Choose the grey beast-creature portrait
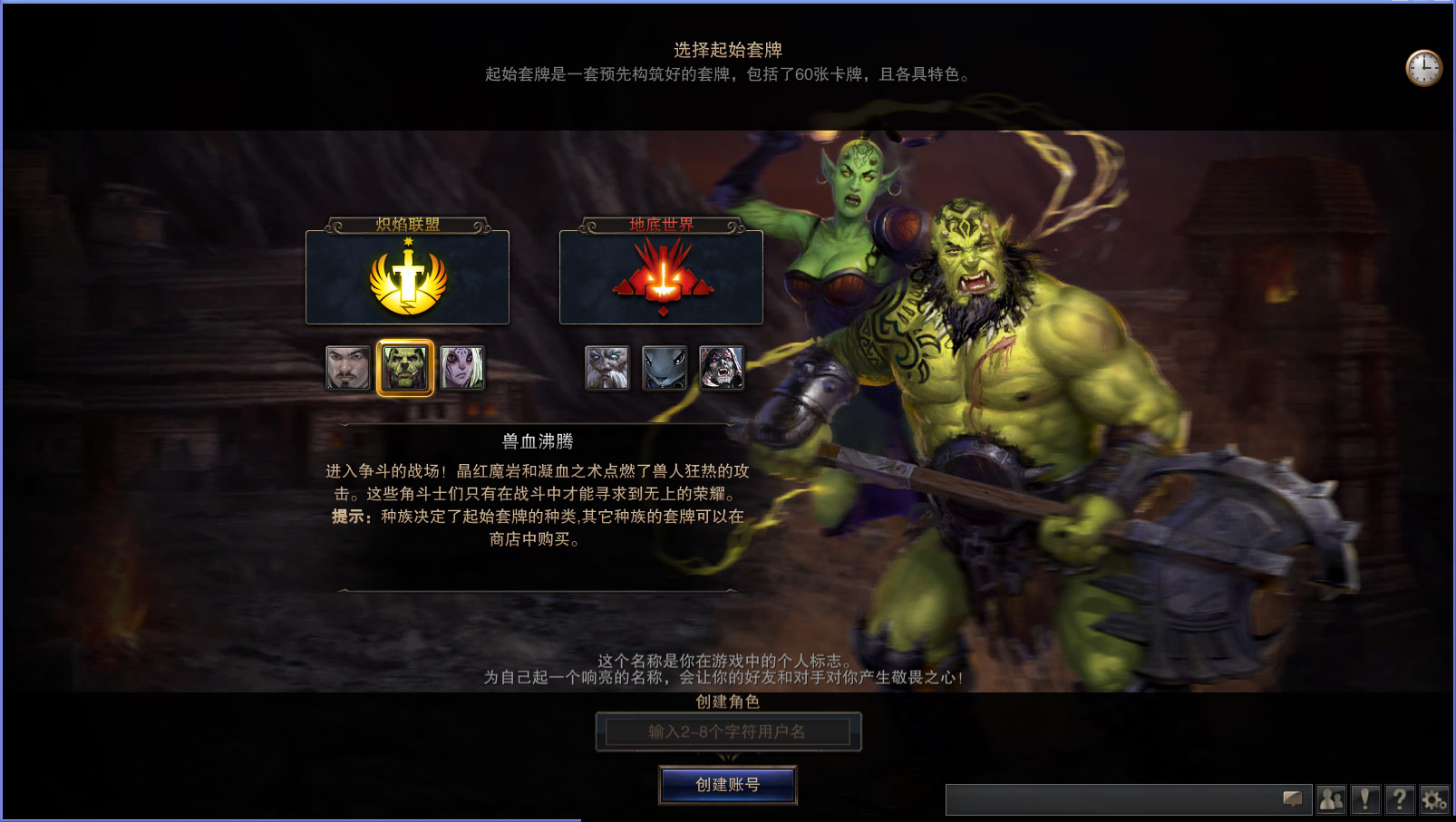 click(x=664, y=368)
